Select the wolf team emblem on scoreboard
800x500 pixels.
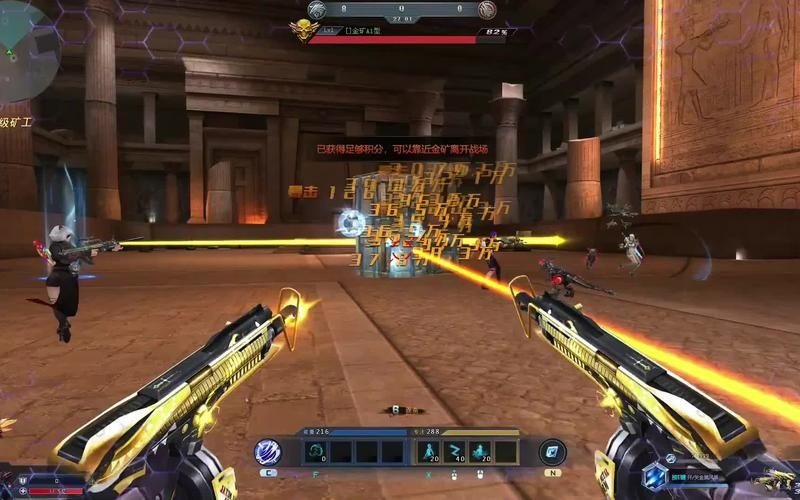point(317,10)
